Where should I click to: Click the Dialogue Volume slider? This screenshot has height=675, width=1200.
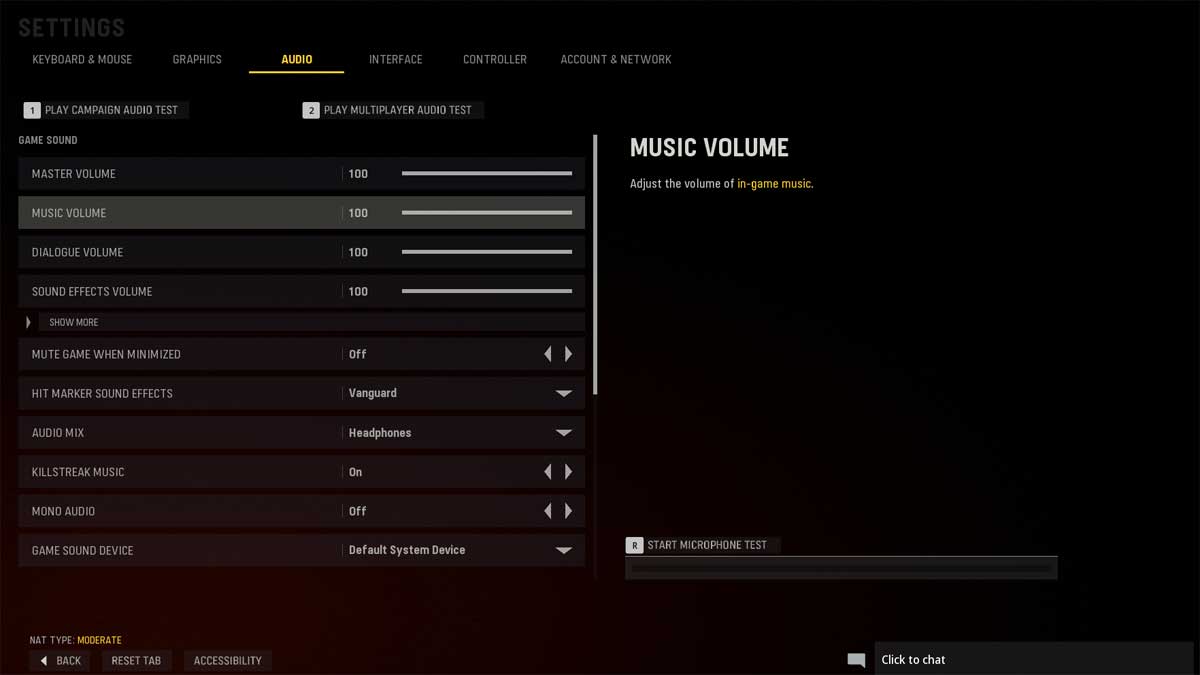coord(486,252)
